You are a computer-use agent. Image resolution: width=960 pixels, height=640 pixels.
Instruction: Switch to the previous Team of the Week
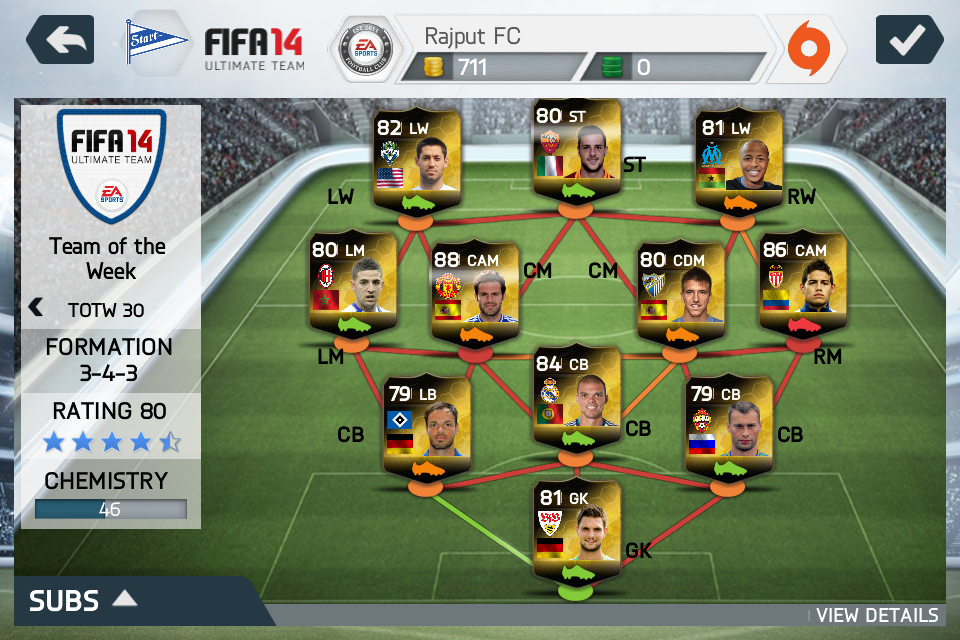[x=37, y=307]
